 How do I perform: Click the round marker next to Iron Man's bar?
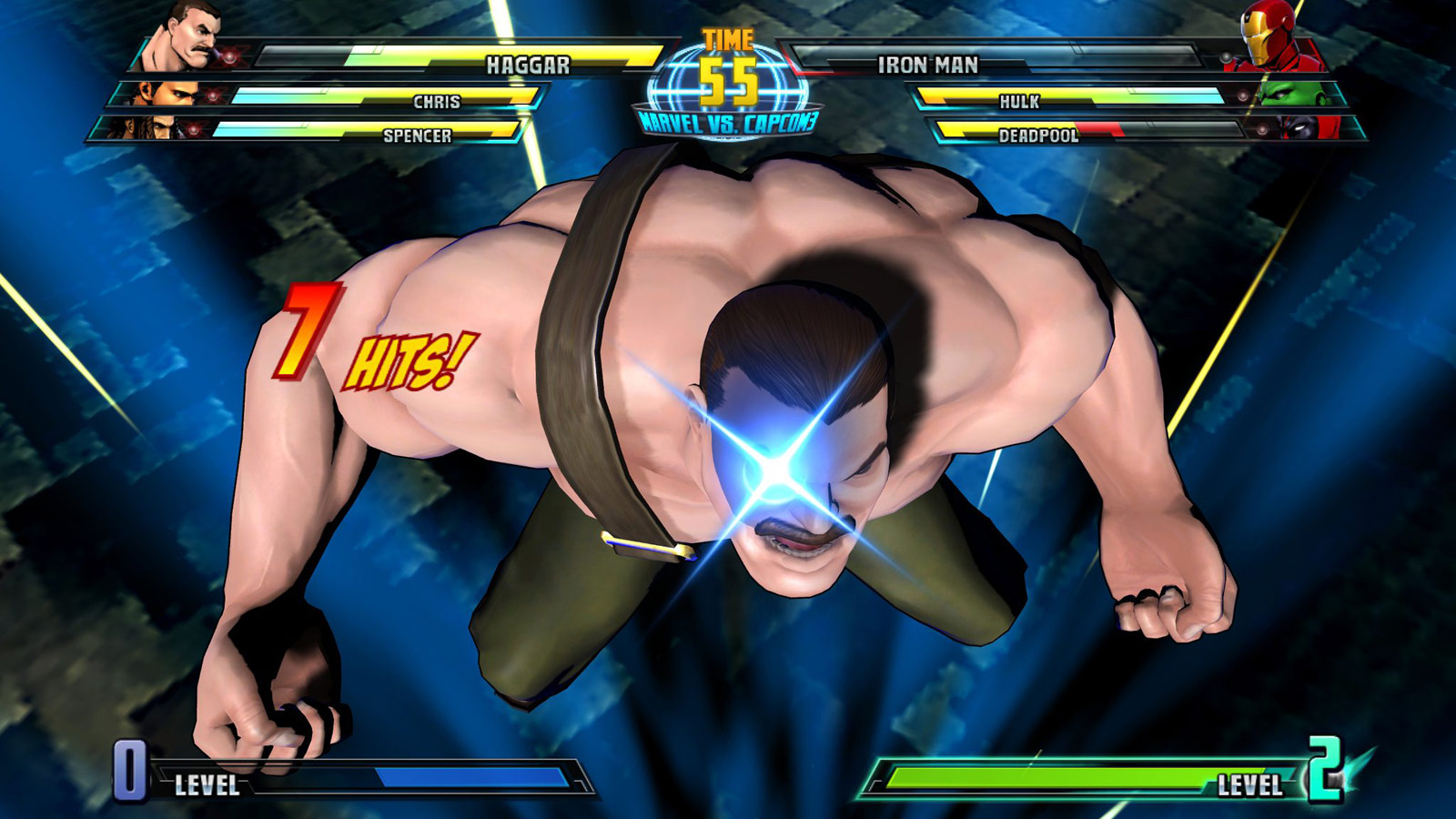click(x=1228, y=56)
